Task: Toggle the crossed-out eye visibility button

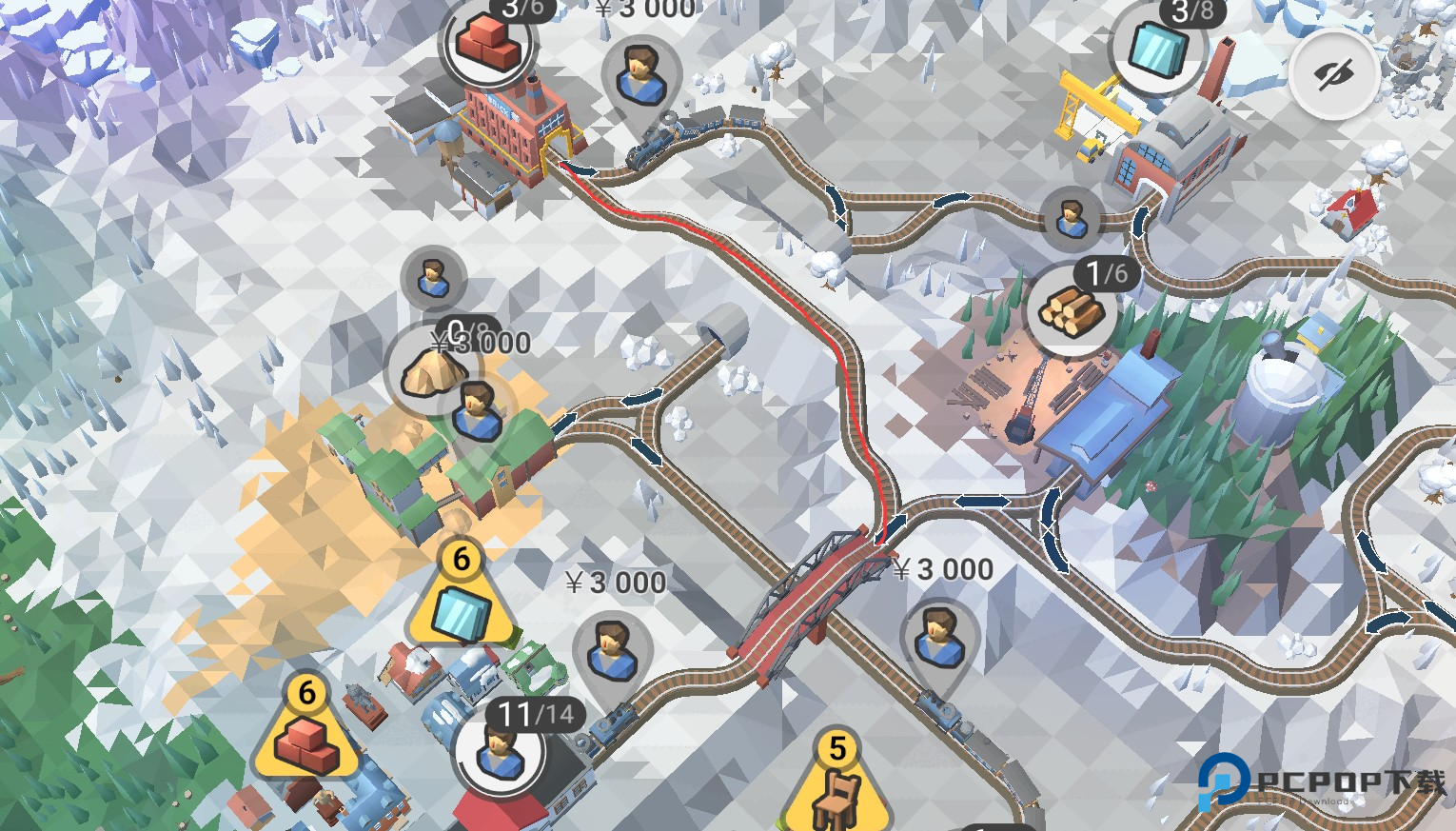Action: coord(1334,74)
